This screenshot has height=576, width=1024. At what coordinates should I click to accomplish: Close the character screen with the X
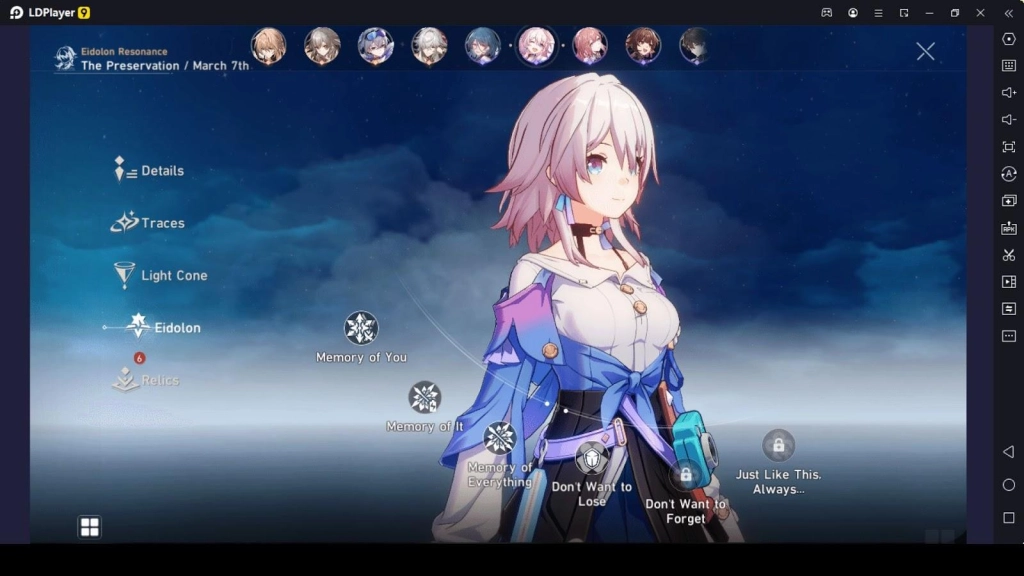926,51
